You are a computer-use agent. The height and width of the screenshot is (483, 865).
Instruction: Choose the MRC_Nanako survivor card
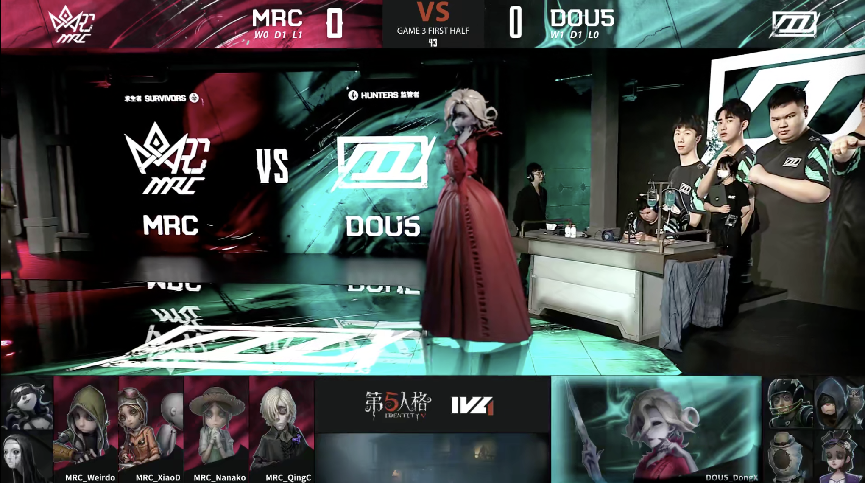[216, 423]
